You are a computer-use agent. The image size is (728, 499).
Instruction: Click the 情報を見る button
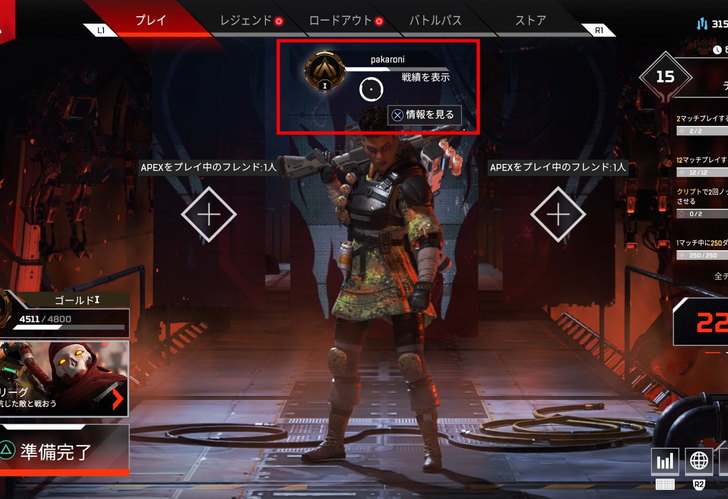[x=424, y=115]
